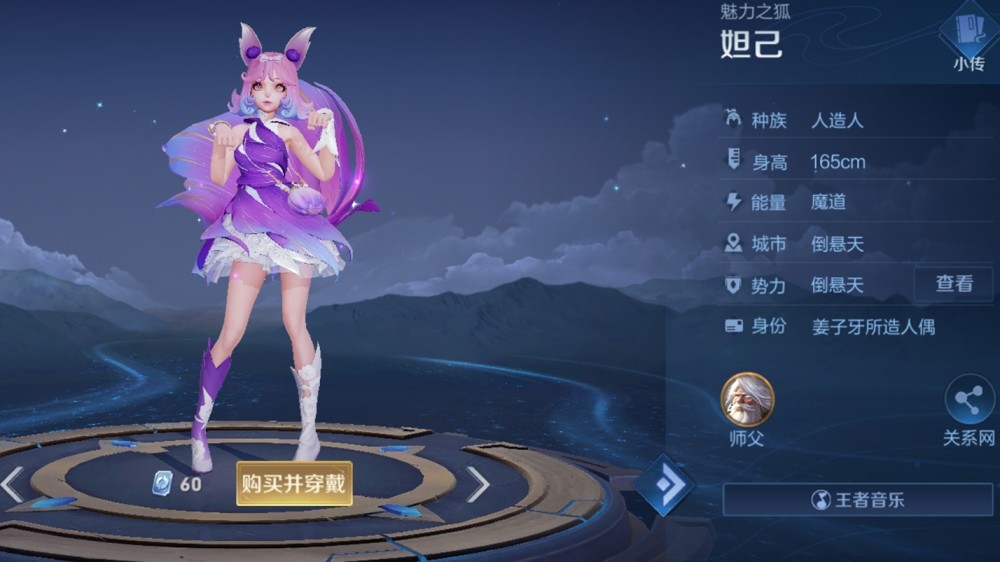
Task: Click the 购买并穿戴 buy and equip button
Action: (x=294, y=484)
